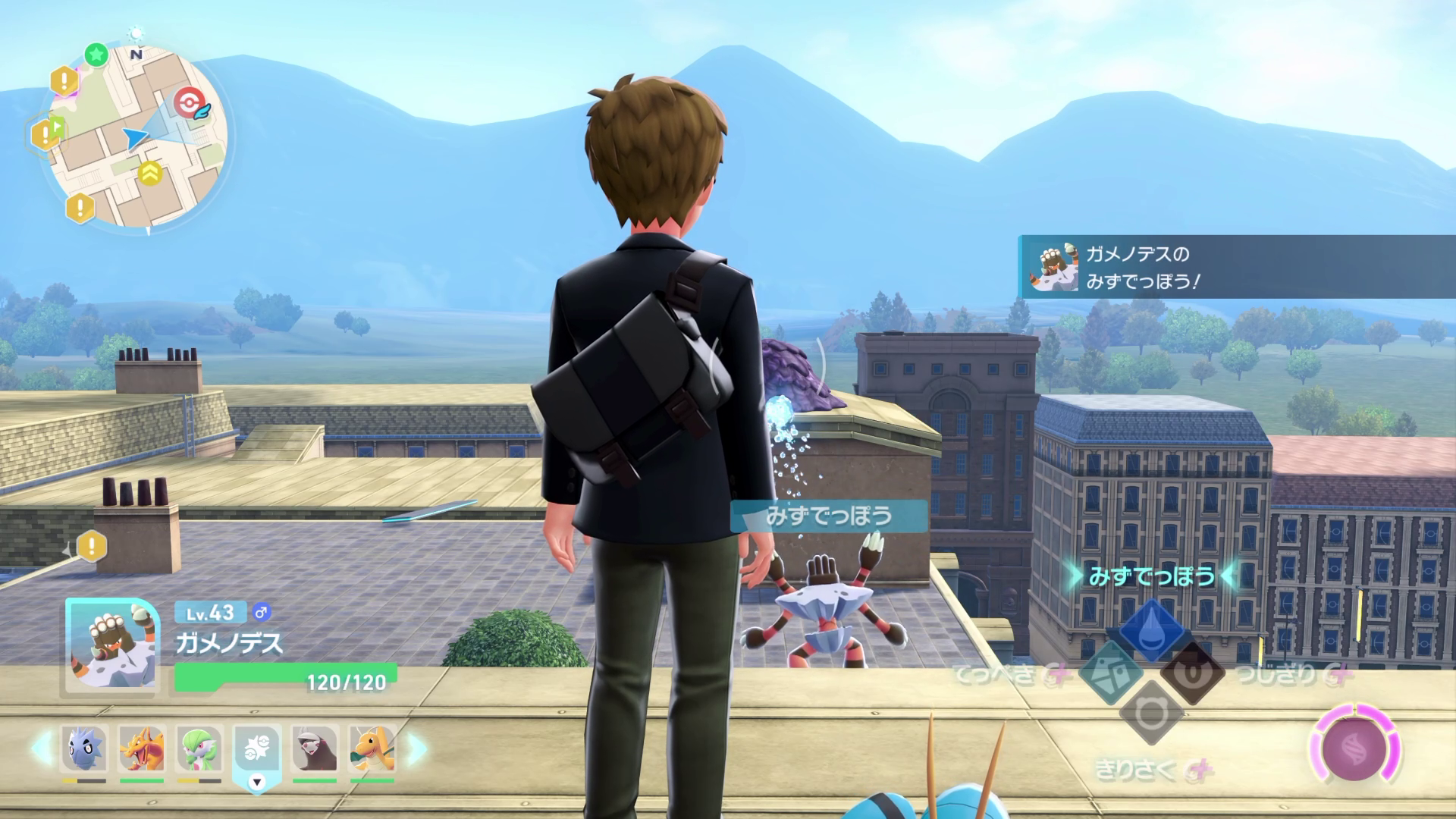Select the yellow double-chevron minimap marker
The width and height of the screenshot is (1456, 819).
pos(150,174)
